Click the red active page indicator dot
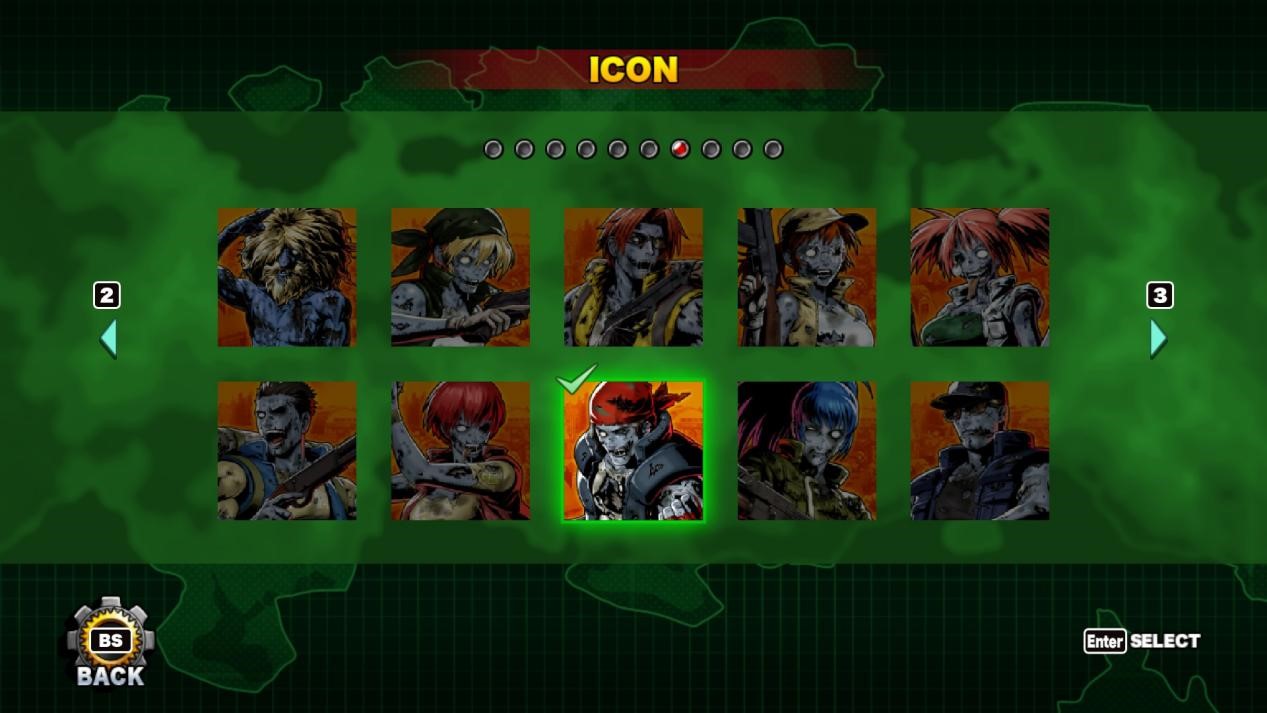Viewport: 1267px width, 713px height. pos(680,149)
